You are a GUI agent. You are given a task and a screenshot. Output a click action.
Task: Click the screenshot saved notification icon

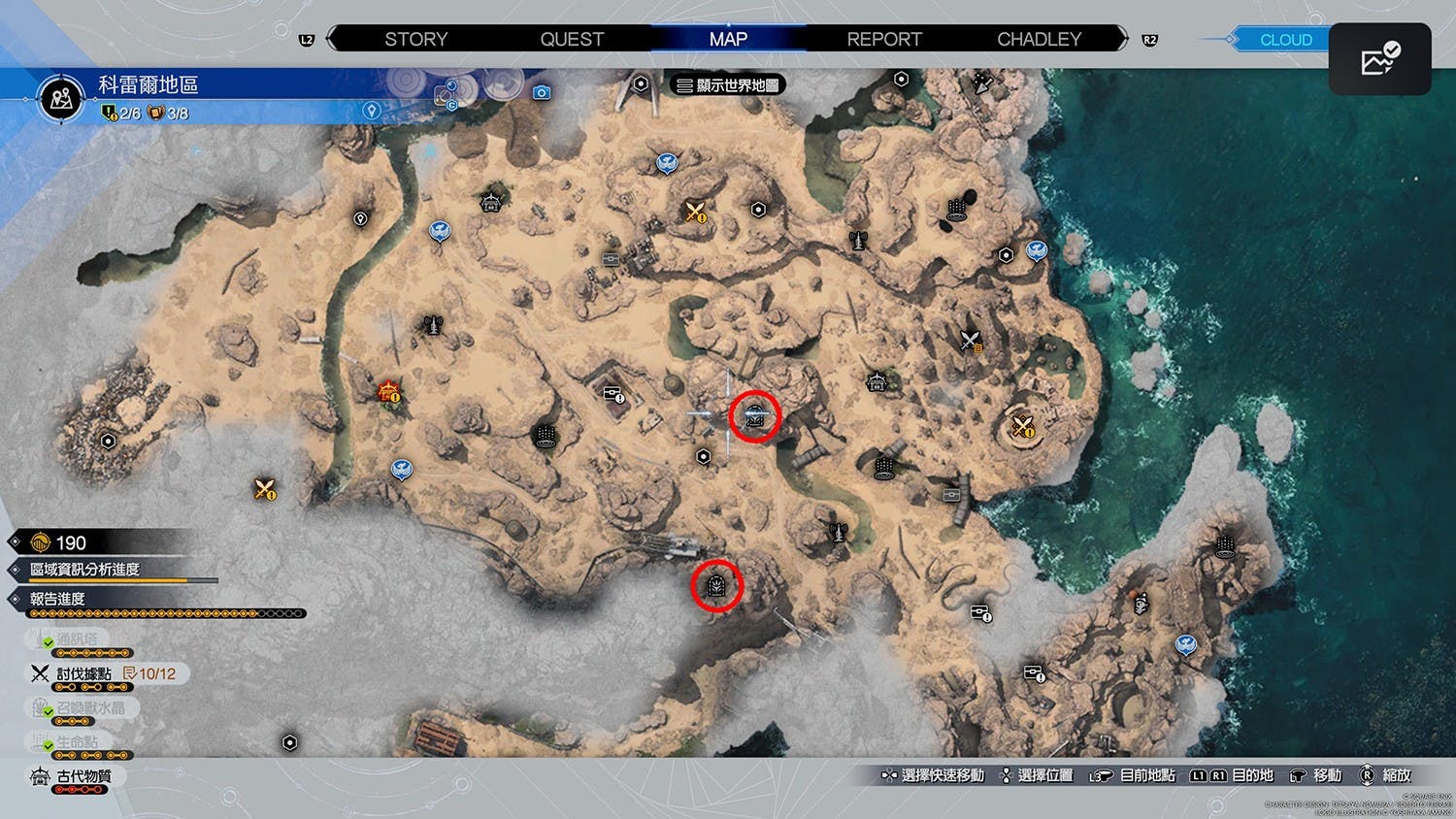pyautogui.click(x=1379, y=59)
